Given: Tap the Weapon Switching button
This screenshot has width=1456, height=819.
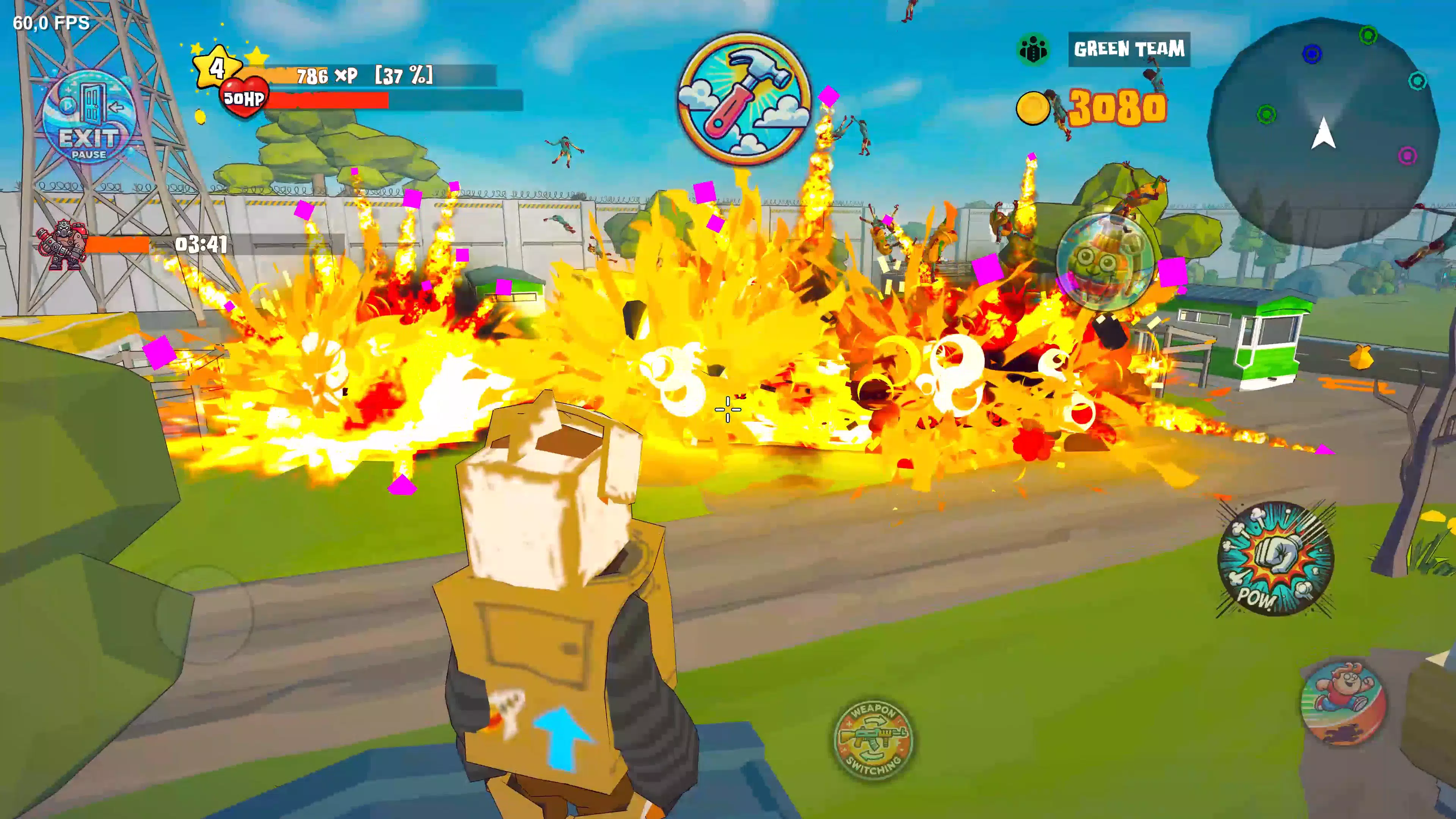Looking at the screenshot, I should (874, 739).
